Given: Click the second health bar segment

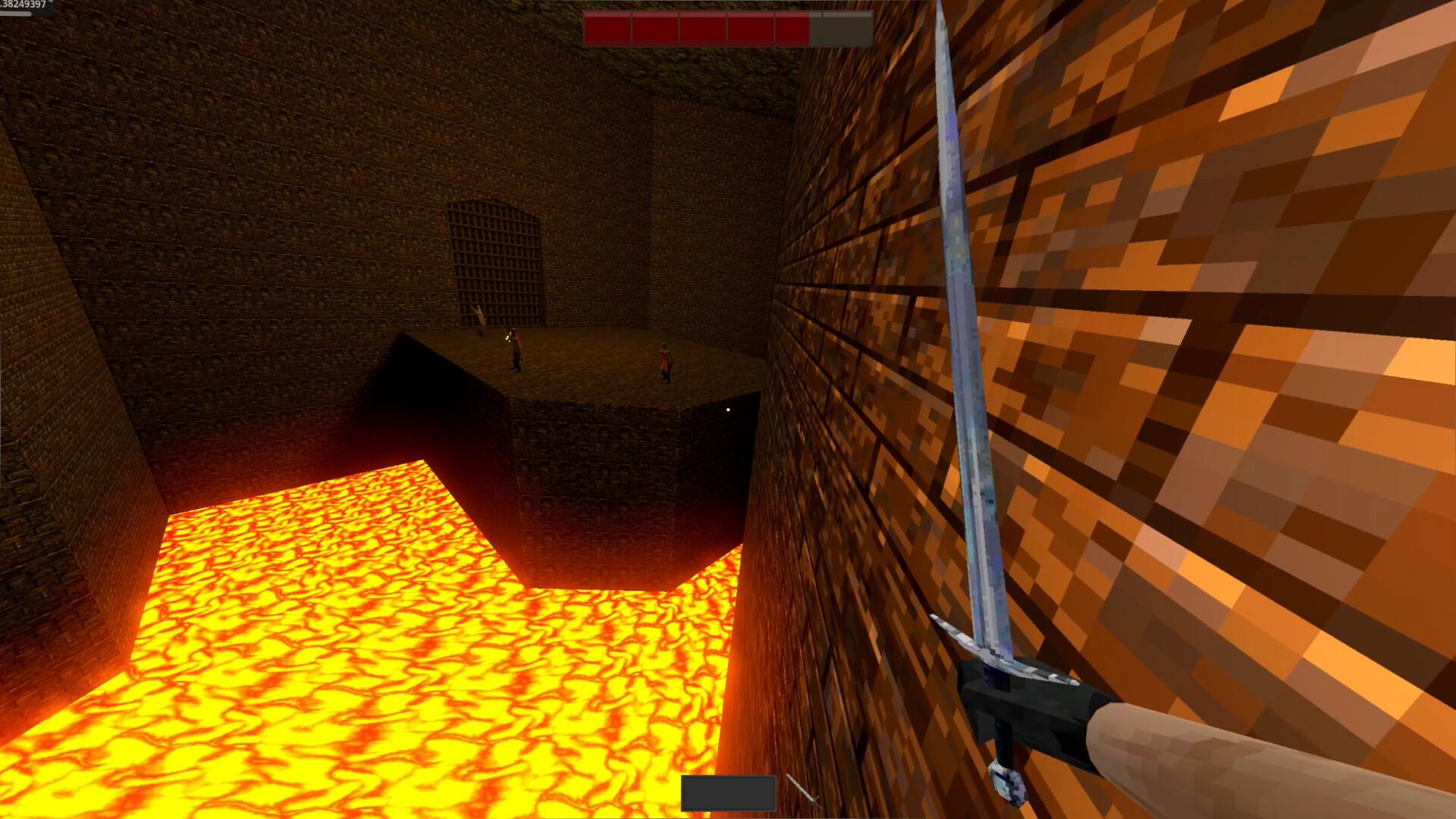Looking at the screenshot, I should tap(655, 27).
